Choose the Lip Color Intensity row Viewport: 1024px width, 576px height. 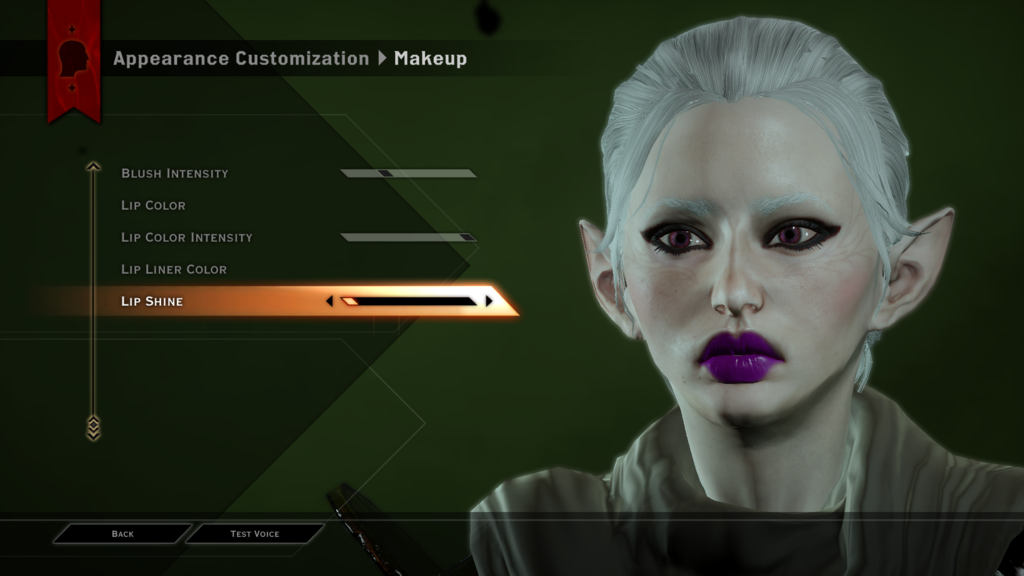pyautogui.click(x=186, y=237)
